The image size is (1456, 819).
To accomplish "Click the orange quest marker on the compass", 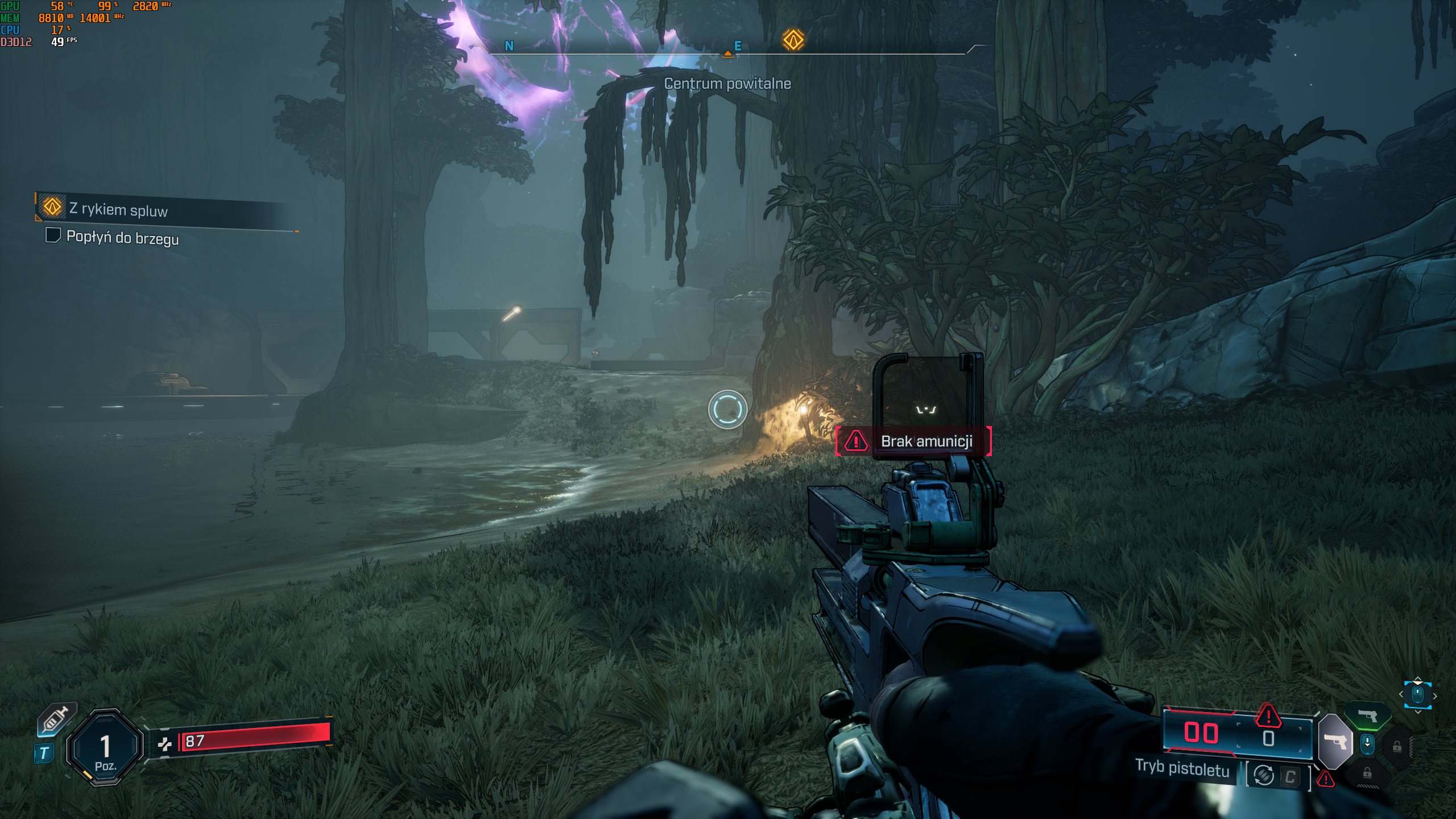I will (x=793, y=40).
